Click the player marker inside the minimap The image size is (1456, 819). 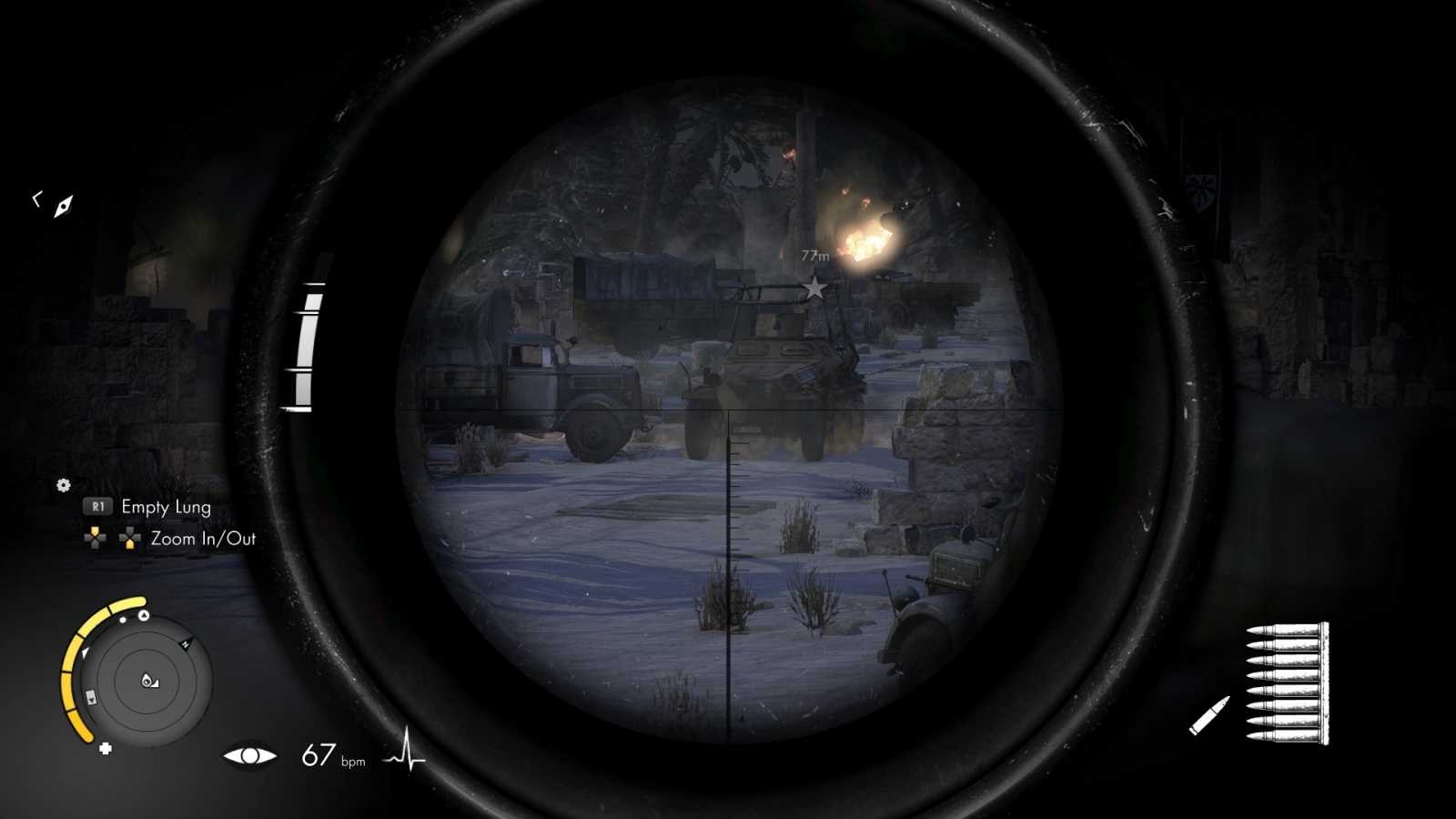pyautogui.click(x=148, y=680)
